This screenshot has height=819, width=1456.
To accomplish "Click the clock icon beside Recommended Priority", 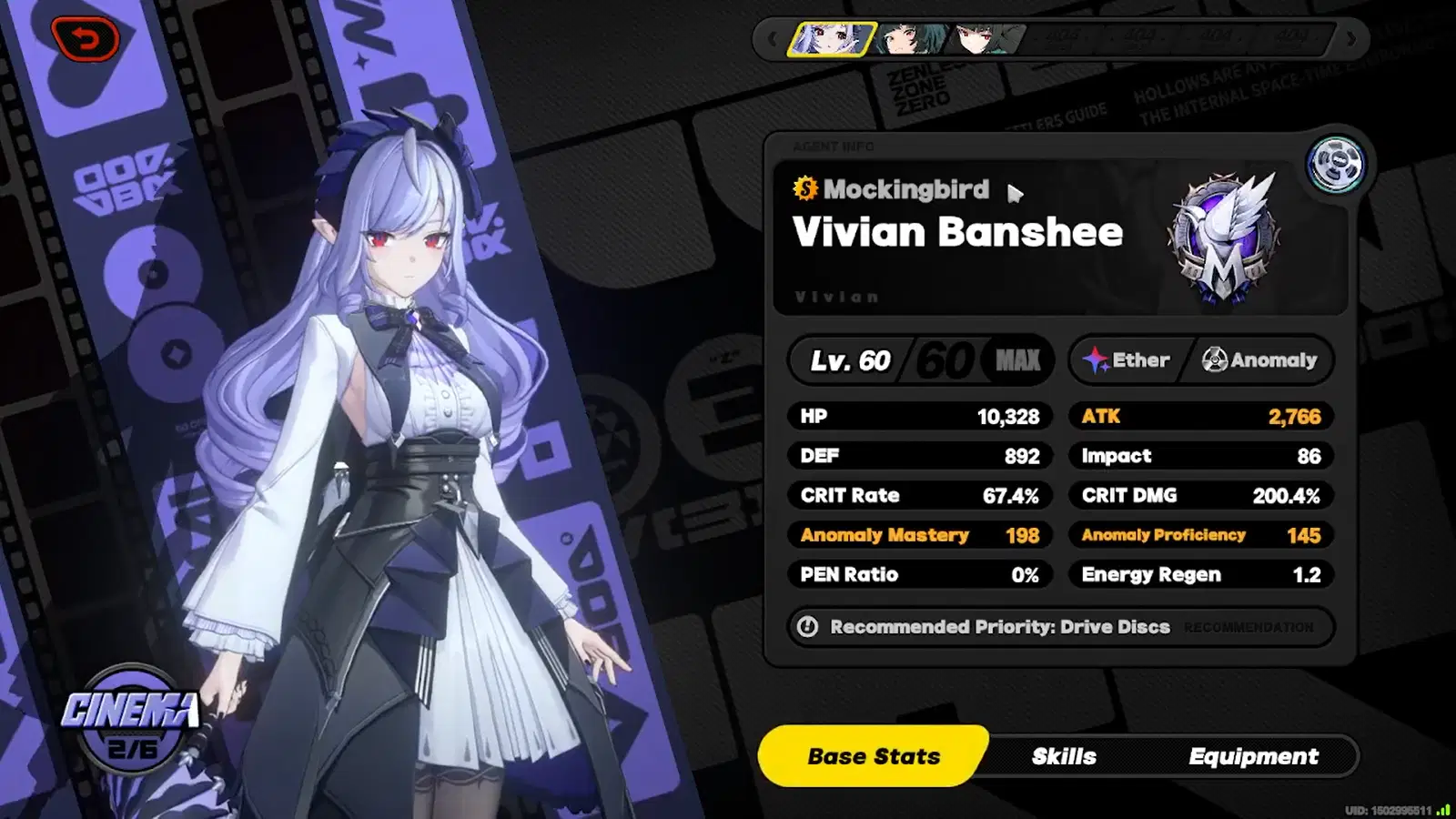I will 808,627.
